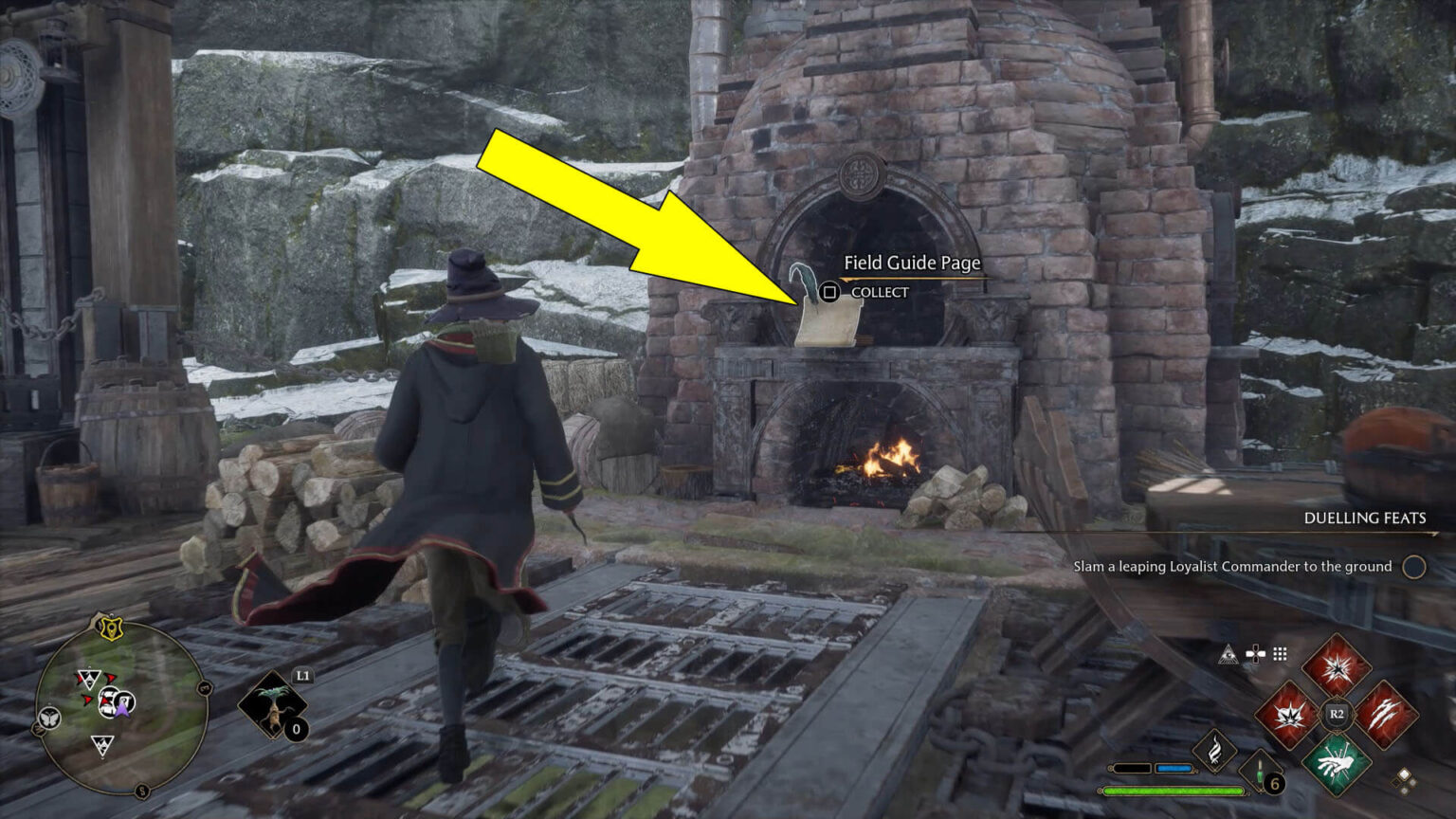Open the eye-pyramid detection indicator
1456x819 pixels.
tap(1229, 654)
